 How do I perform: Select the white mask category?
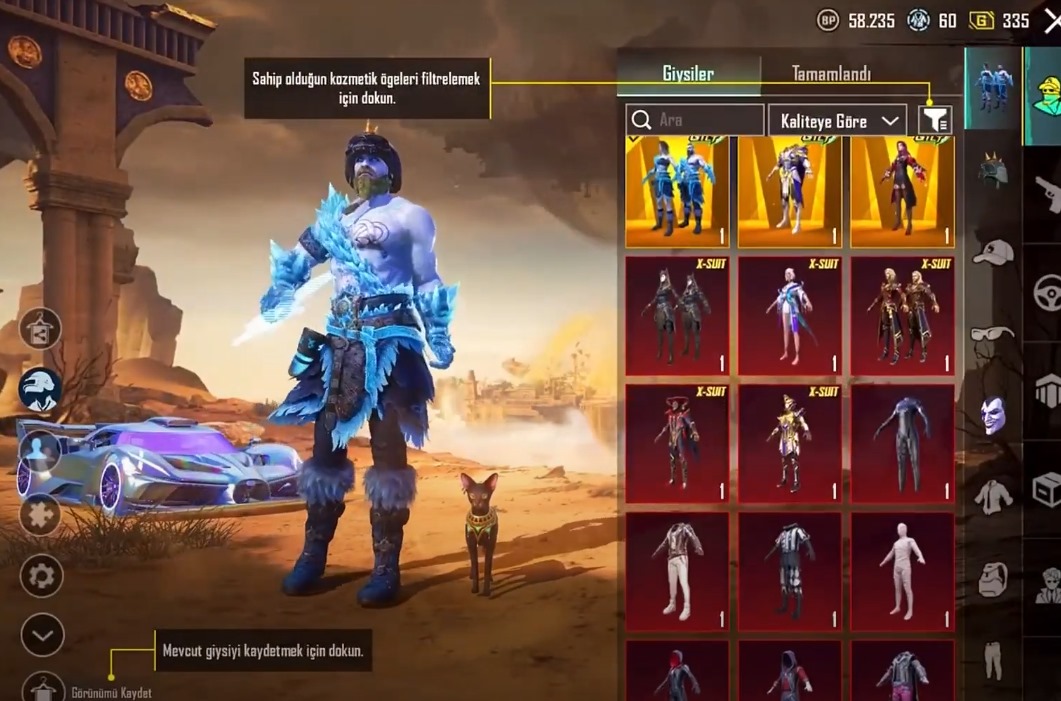[992, 414]
